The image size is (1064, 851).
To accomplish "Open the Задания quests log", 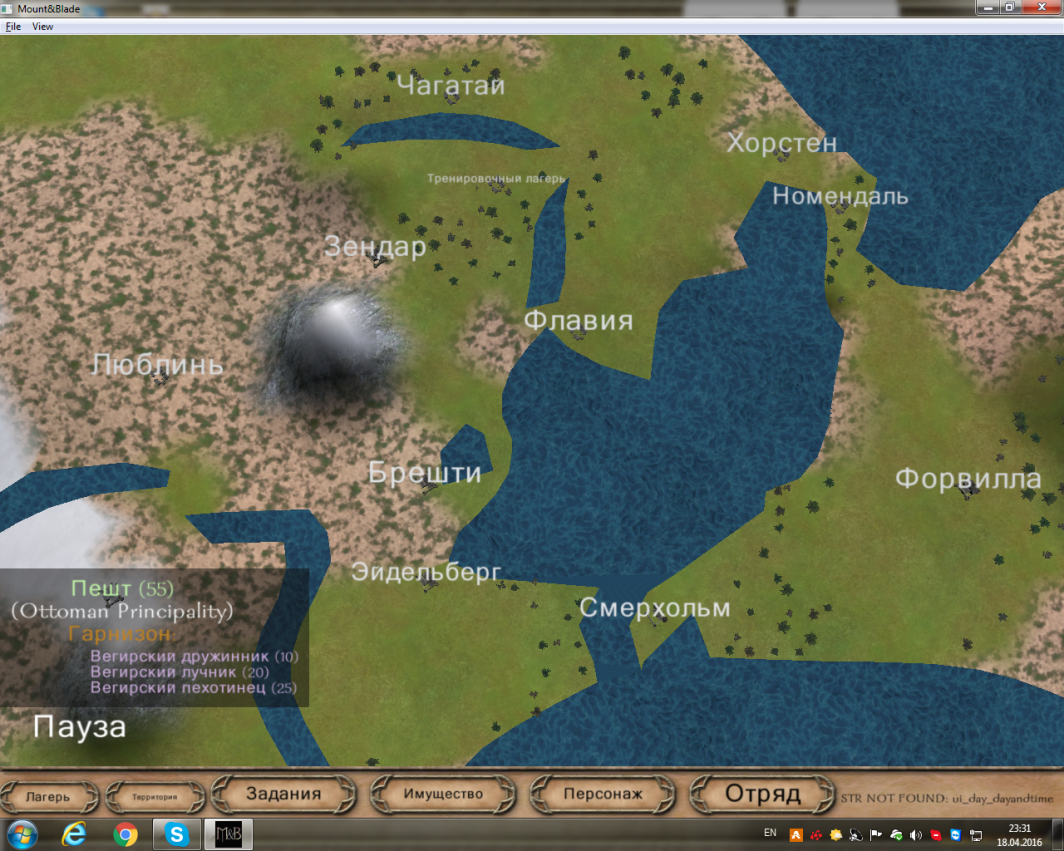I will (x=284, y=794).
